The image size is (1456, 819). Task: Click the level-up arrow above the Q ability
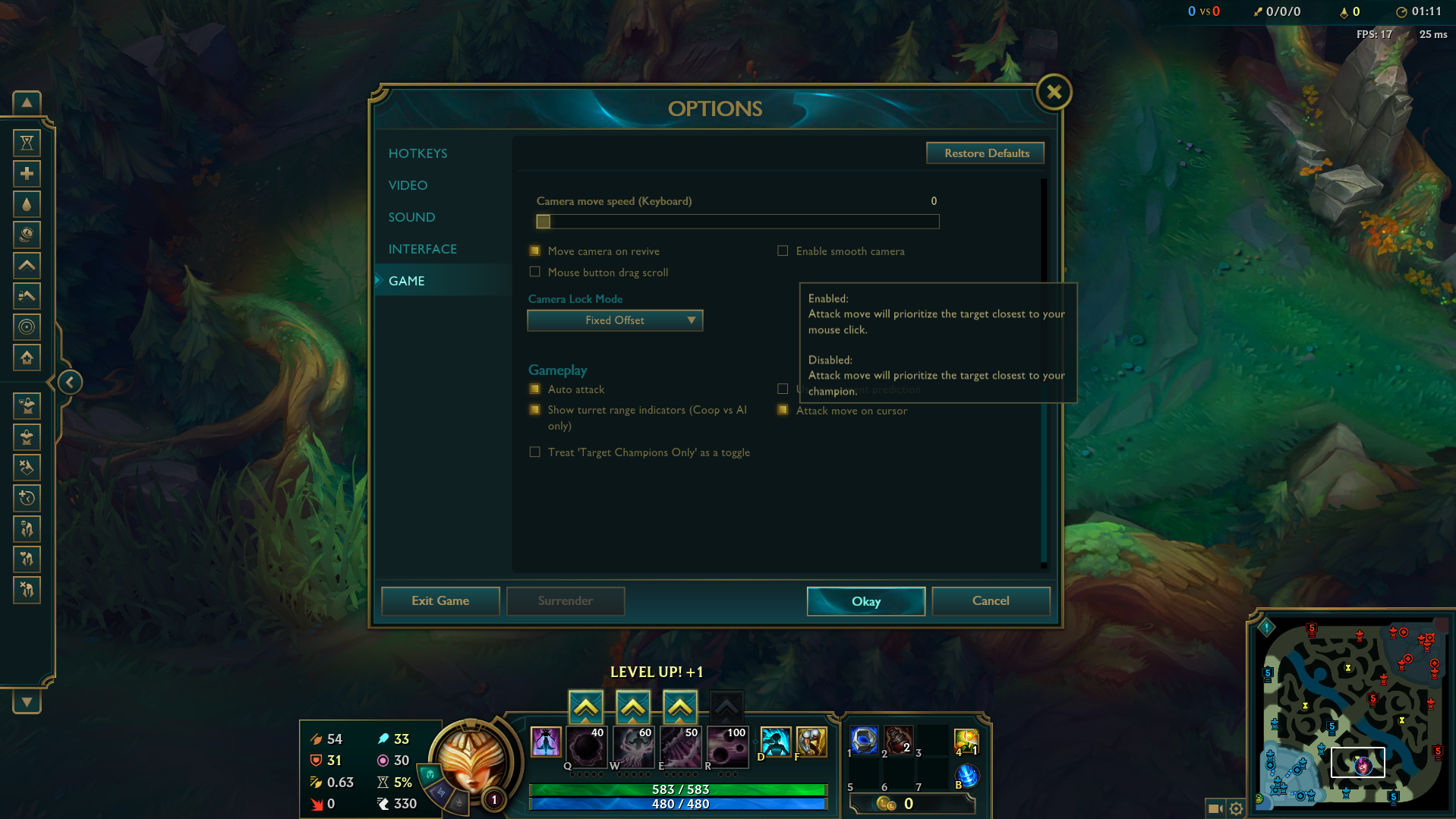coord(585,706)
